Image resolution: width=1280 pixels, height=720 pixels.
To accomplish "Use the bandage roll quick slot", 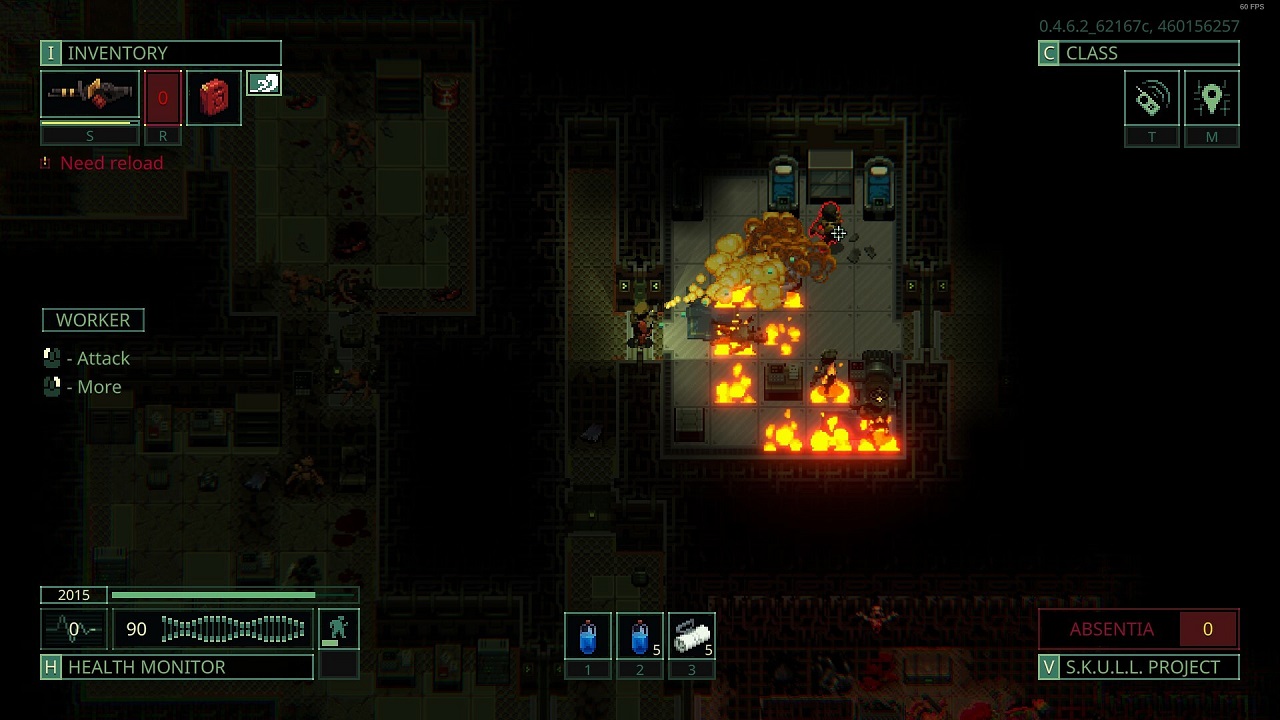I will click(692, 637).
